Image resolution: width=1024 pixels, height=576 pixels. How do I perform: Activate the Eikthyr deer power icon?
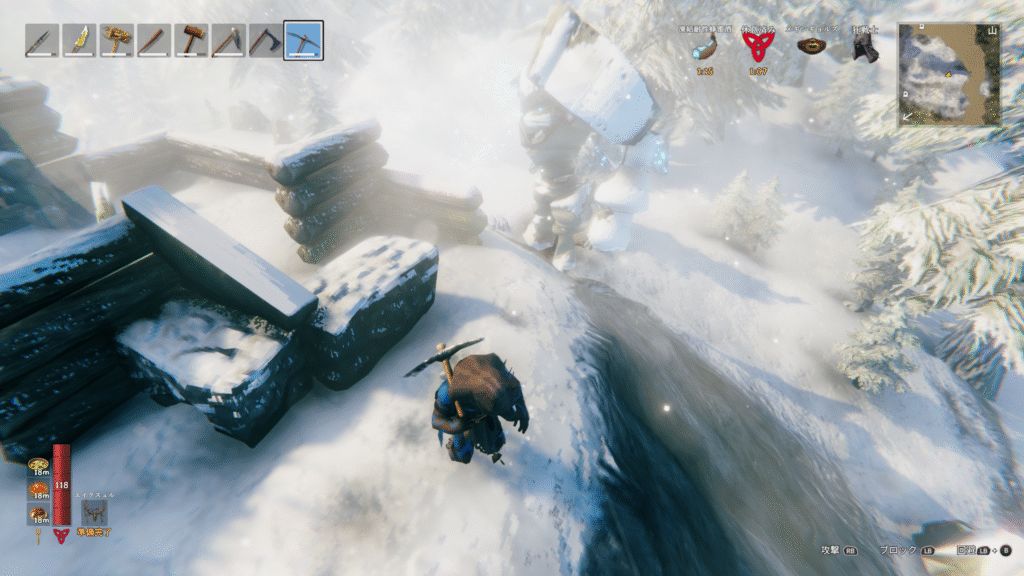pyautogui.click(x=94, y=513)
